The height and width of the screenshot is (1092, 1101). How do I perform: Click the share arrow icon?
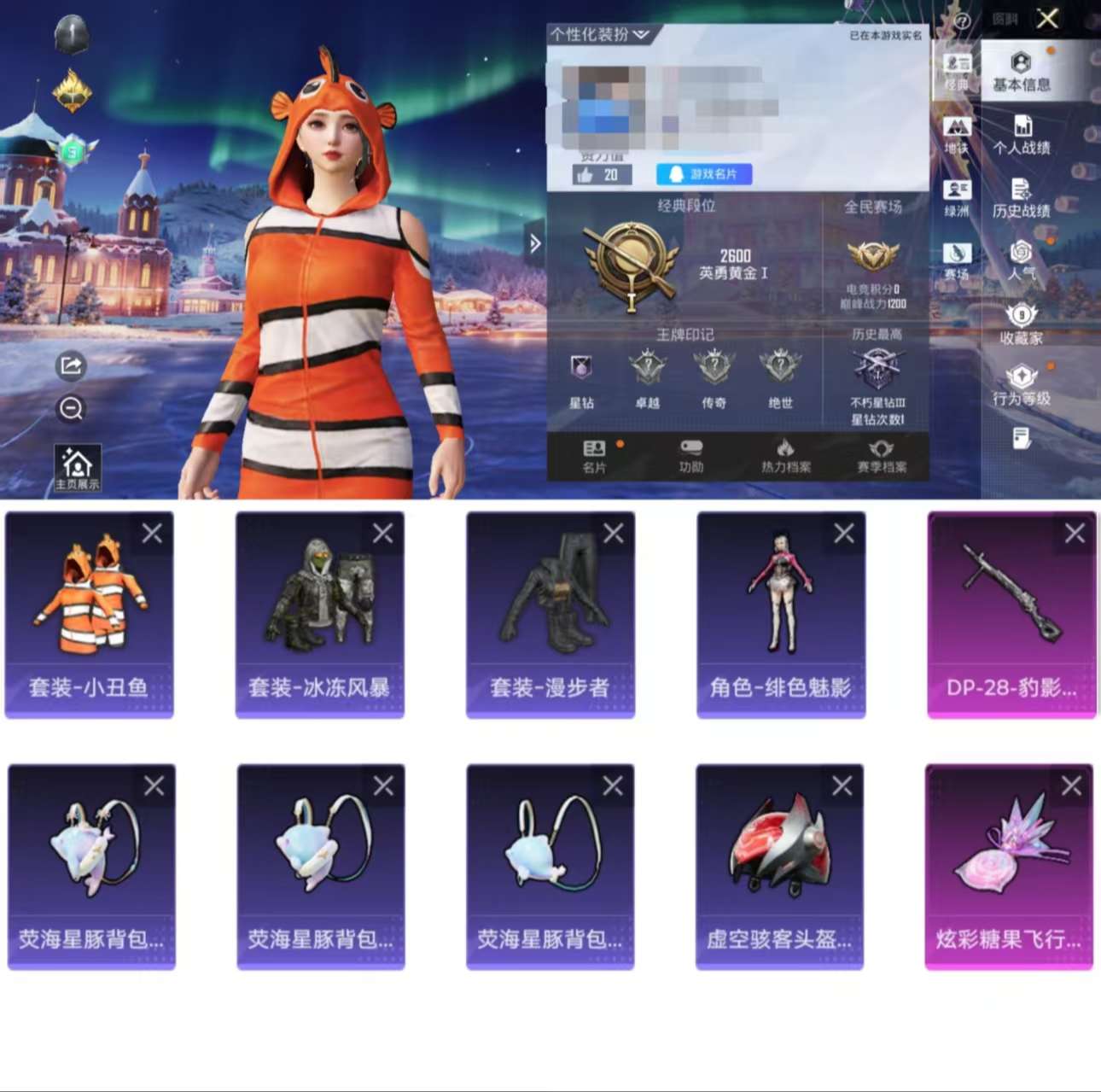71,366
